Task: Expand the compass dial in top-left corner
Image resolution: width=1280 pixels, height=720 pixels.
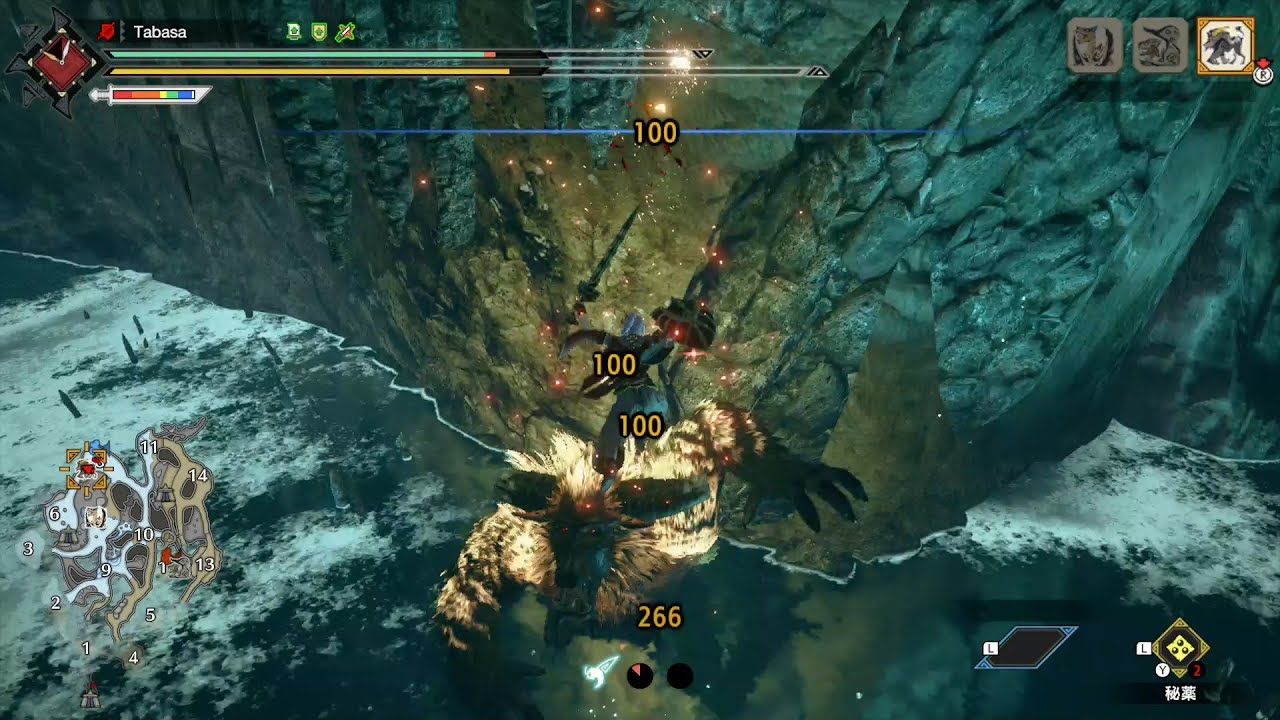Action: pos(62,63)
